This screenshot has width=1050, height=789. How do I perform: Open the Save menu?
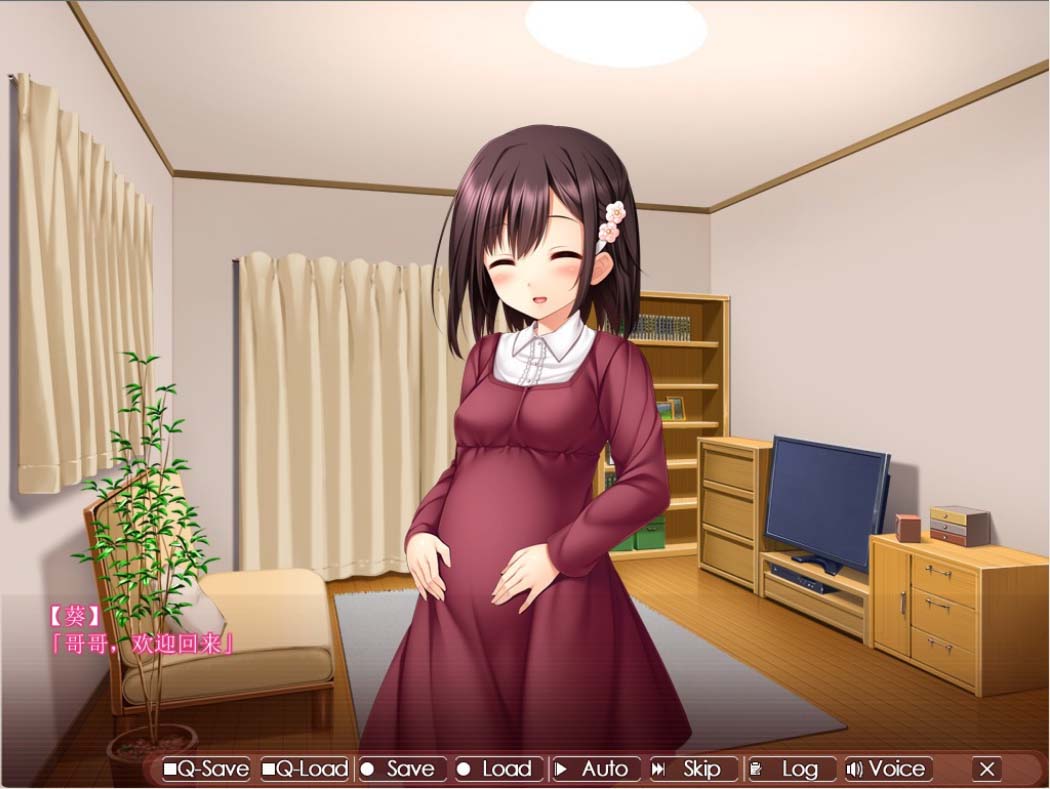pos(400,769)
